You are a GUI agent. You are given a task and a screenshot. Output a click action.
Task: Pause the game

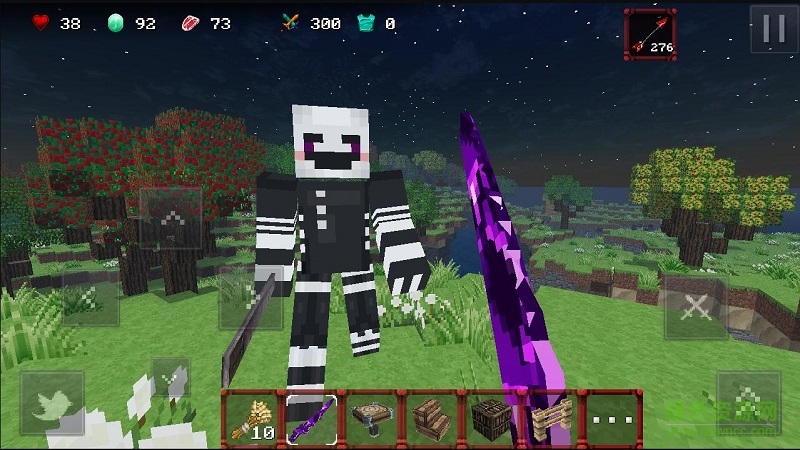(774, 28)
